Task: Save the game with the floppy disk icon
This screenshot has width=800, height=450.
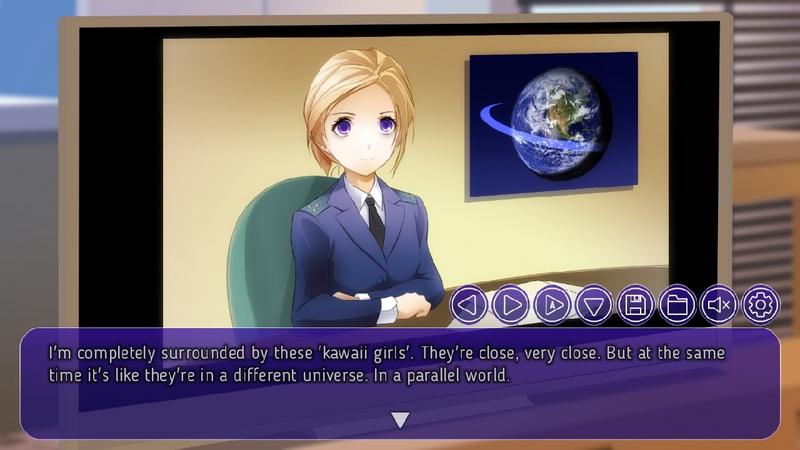Action: coord(636,304)
